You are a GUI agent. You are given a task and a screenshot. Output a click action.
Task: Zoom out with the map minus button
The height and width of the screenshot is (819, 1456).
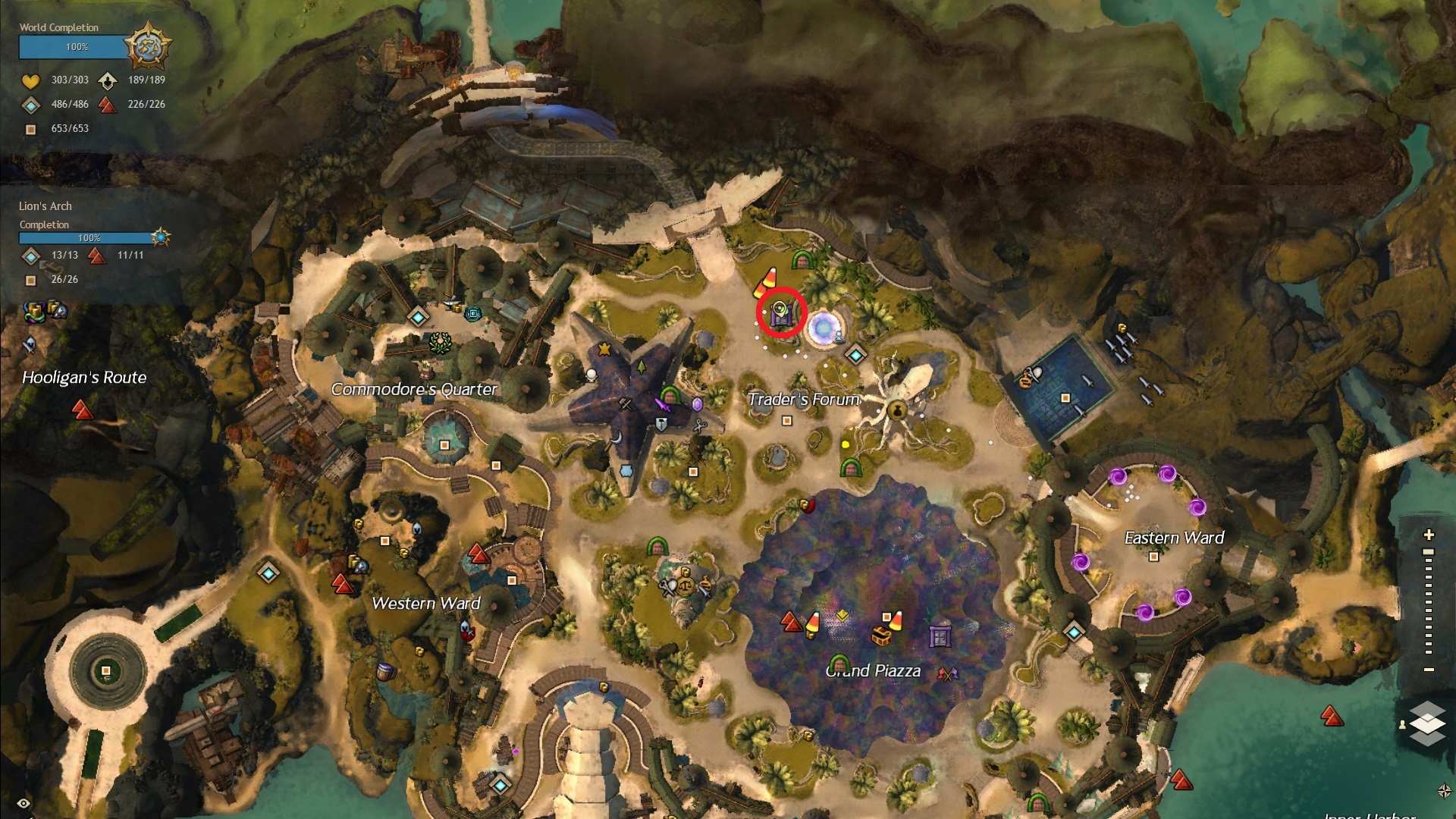pos(1429,670)
